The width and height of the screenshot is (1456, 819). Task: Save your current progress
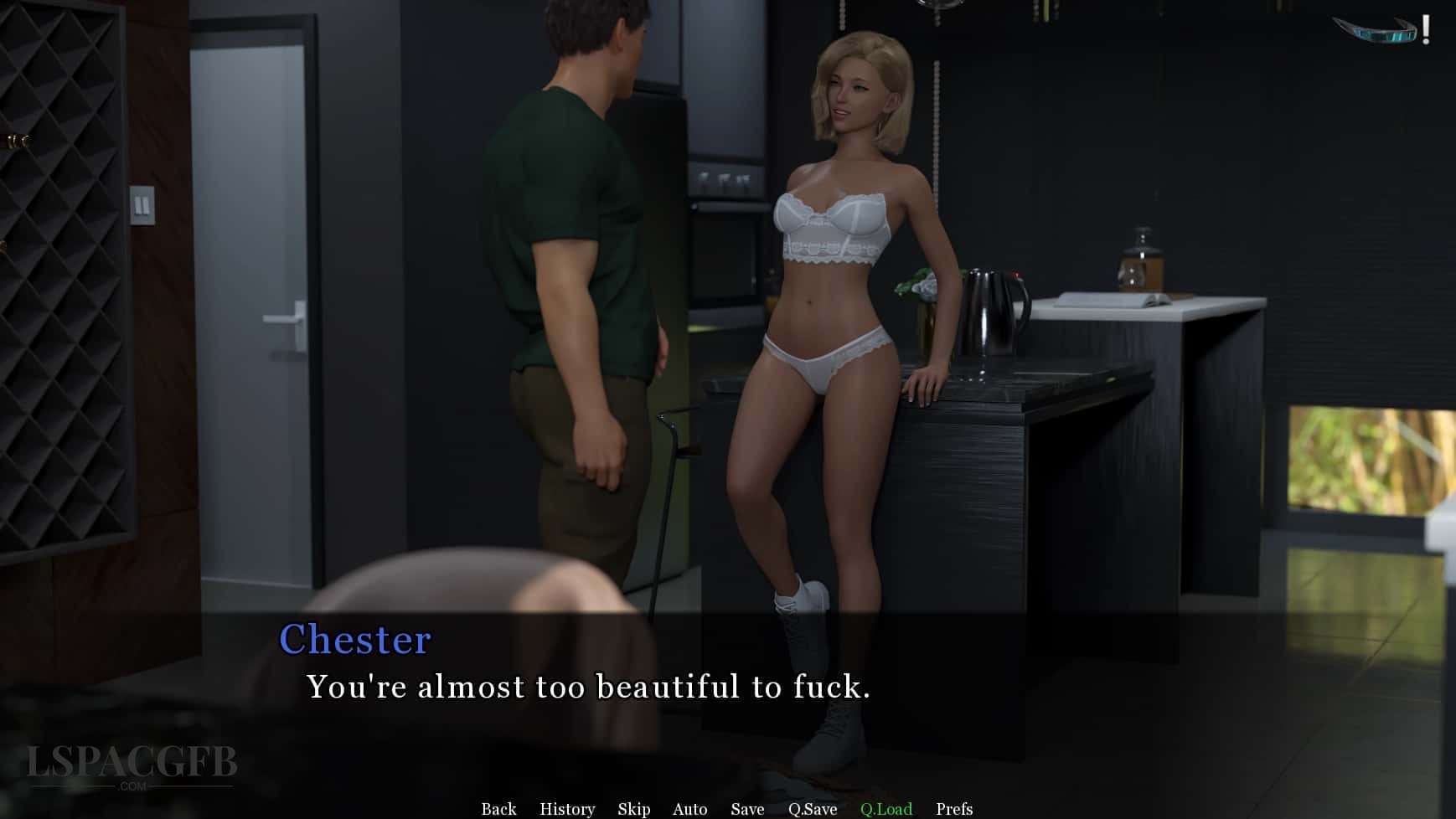click(x=746, y=809)
